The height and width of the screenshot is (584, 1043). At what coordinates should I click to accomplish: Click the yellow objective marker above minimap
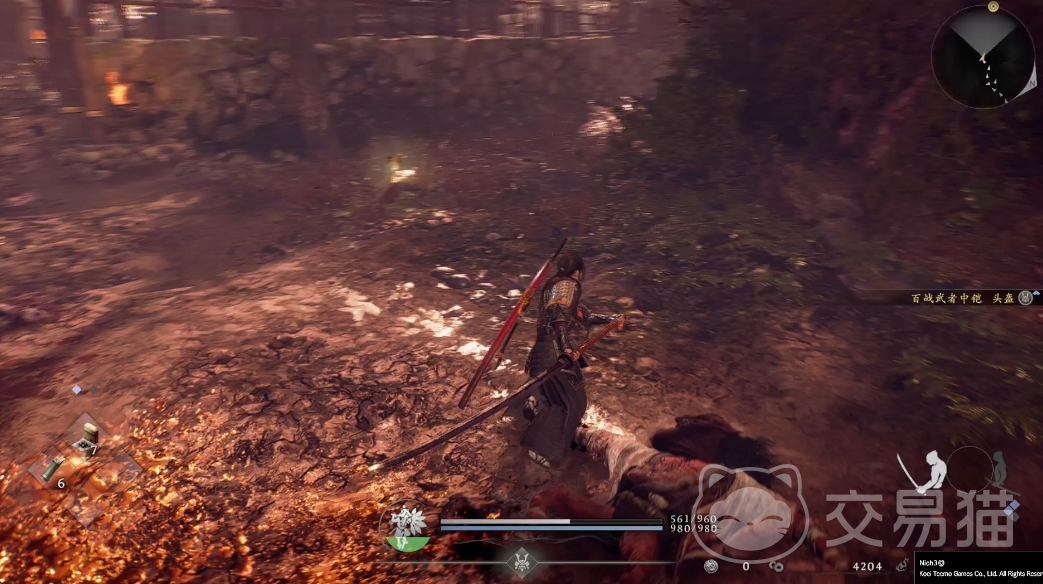[993, 6]
